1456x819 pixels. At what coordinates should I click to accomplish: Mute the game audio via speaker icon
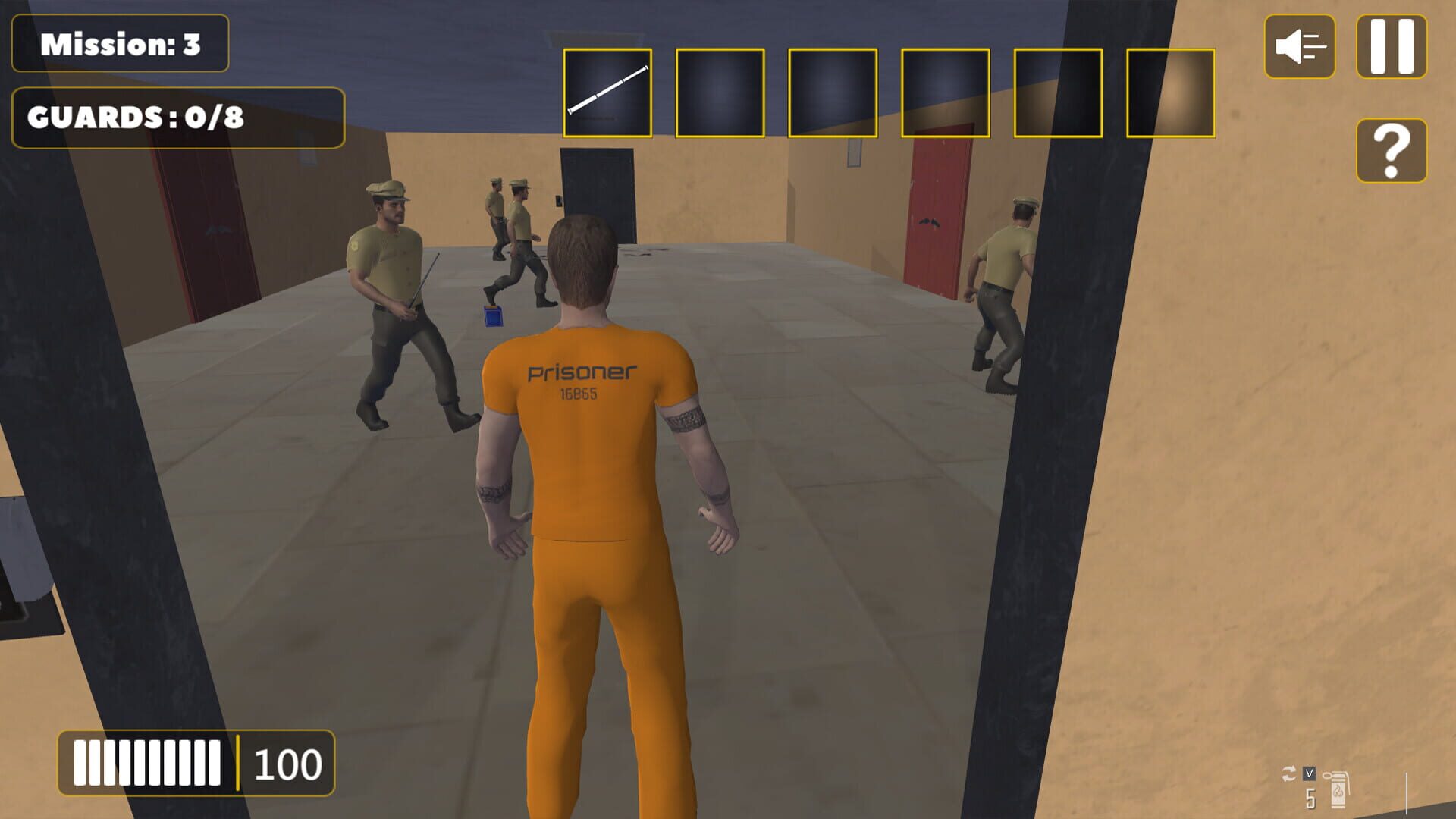[1298, 47]
